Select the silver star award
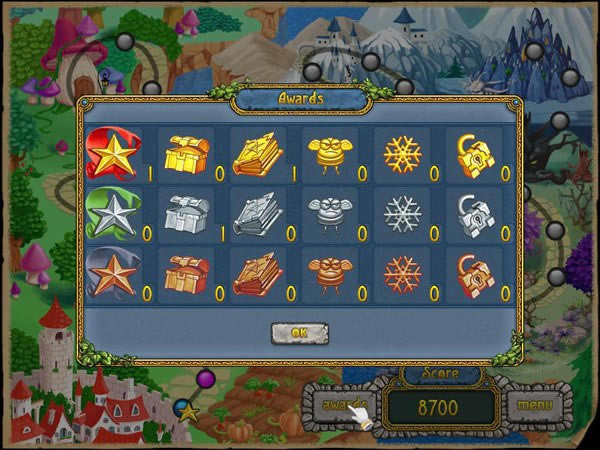Screen dimensions: 600x450 coord(111,215)
